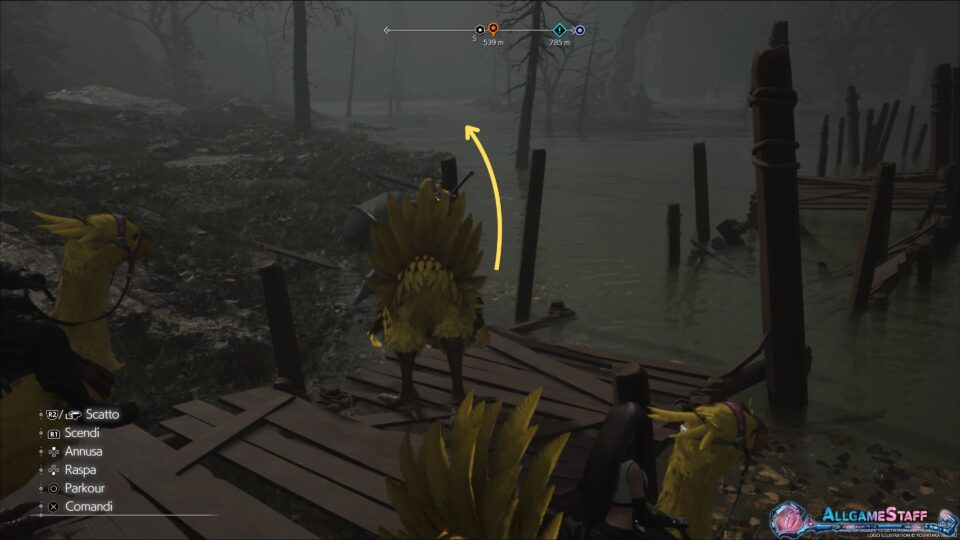Select the black hexagon marker on the compass

coord(480,30)
